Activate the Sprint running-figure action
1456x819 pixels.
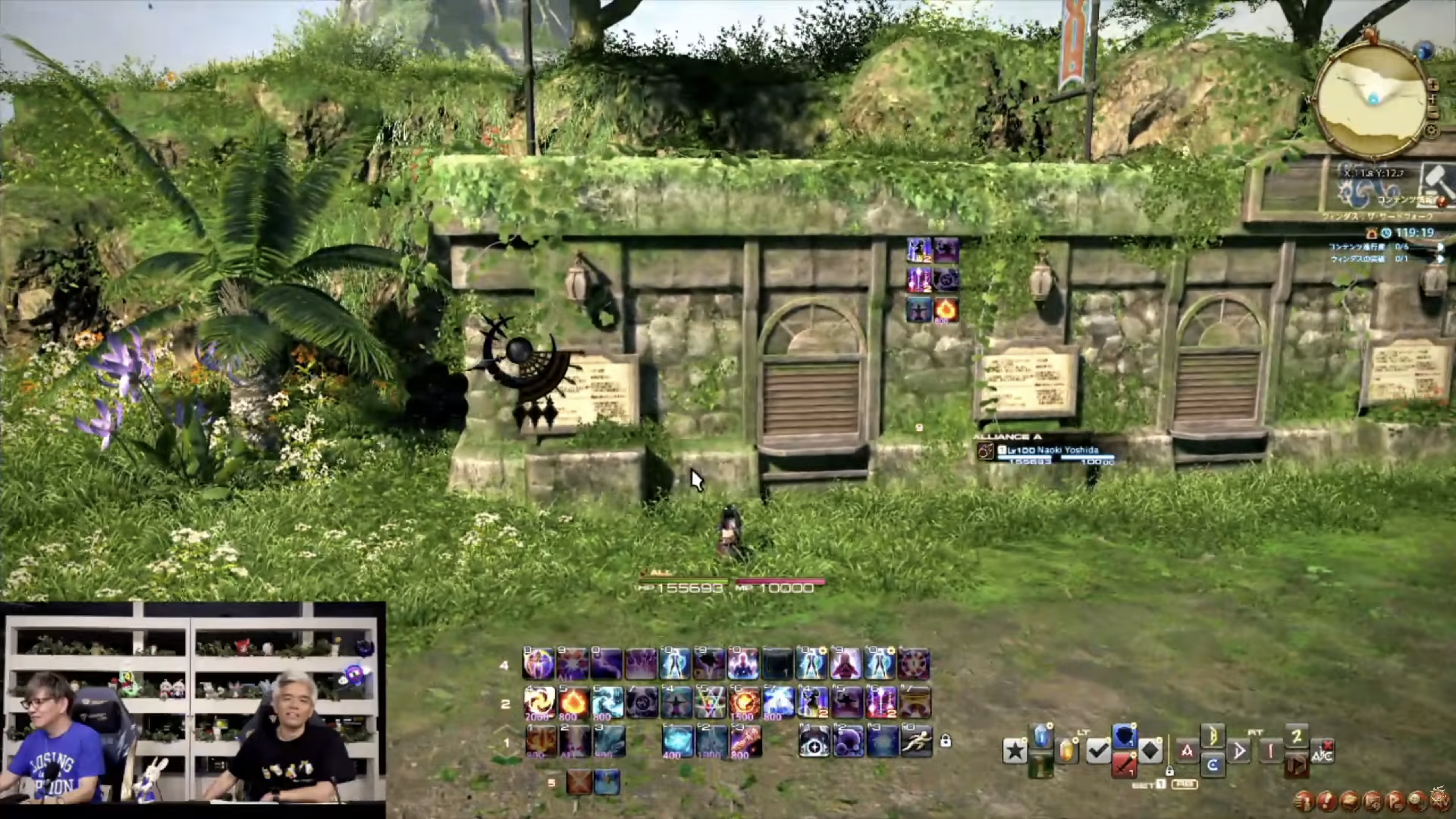pyautogui.click(x=916, y=741)
